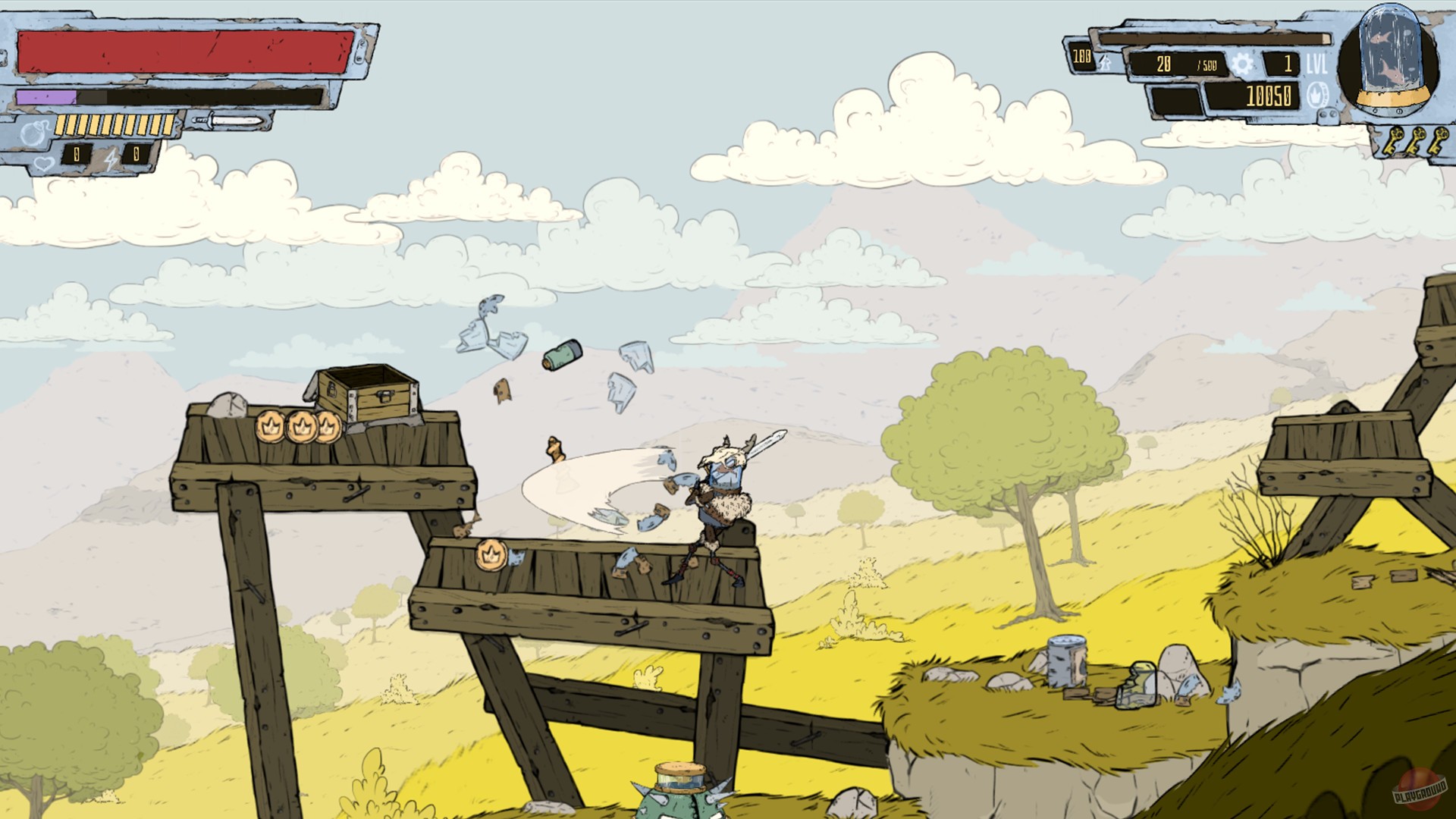
Task: Collect the crown coin on the tilted beam
Action: (x=493, y=554)
